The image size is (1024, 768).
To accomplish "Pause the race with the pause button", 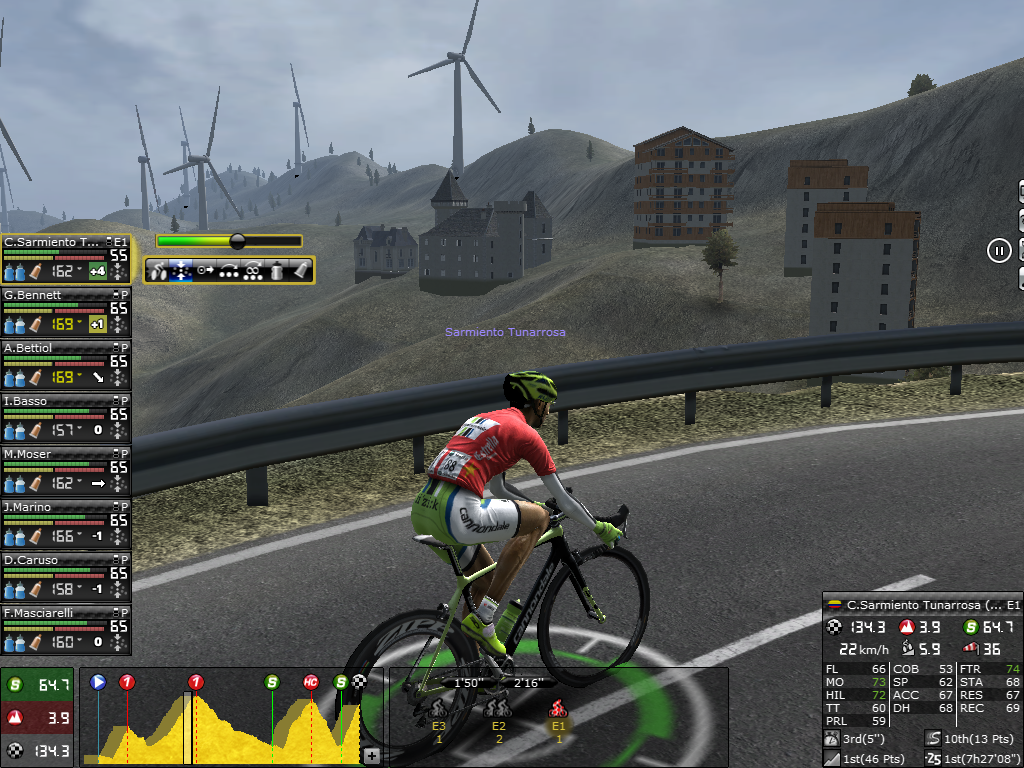I will tap(999, 250).
